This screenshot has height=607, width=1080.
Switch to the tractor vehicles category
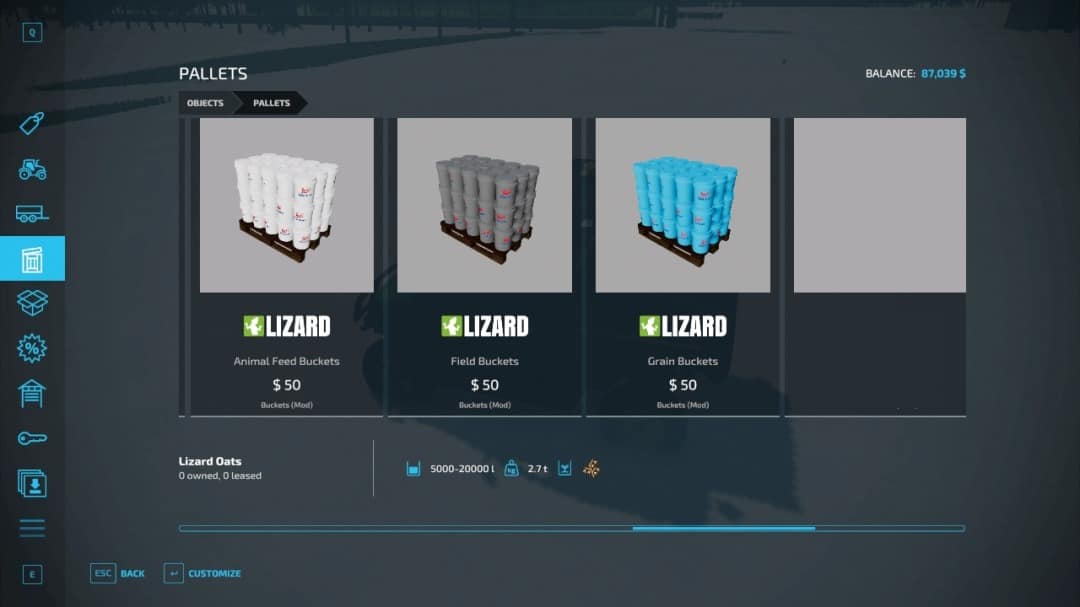click(32, 169)
